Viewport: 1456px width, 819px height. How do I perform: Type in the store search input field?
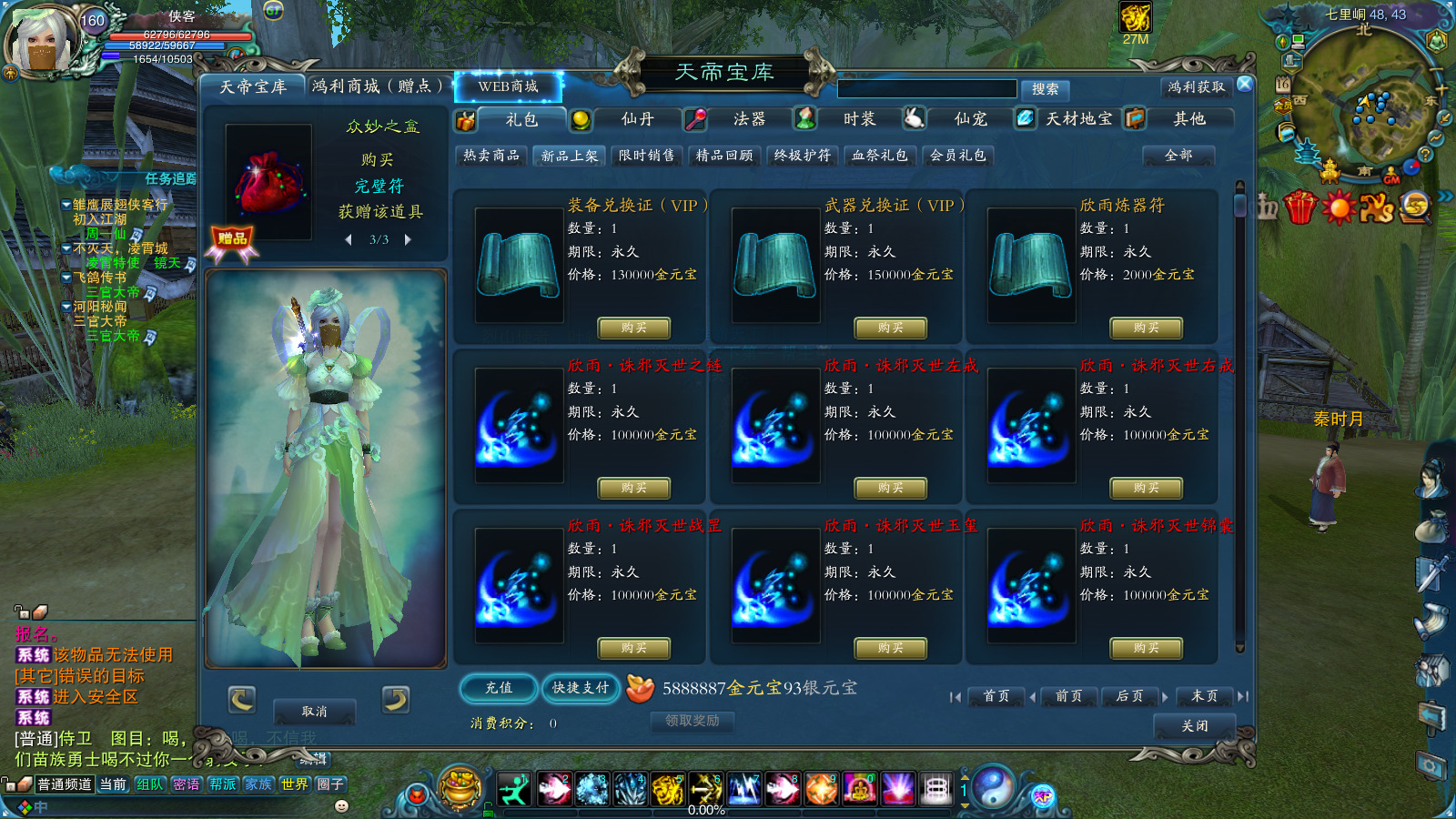928,88
